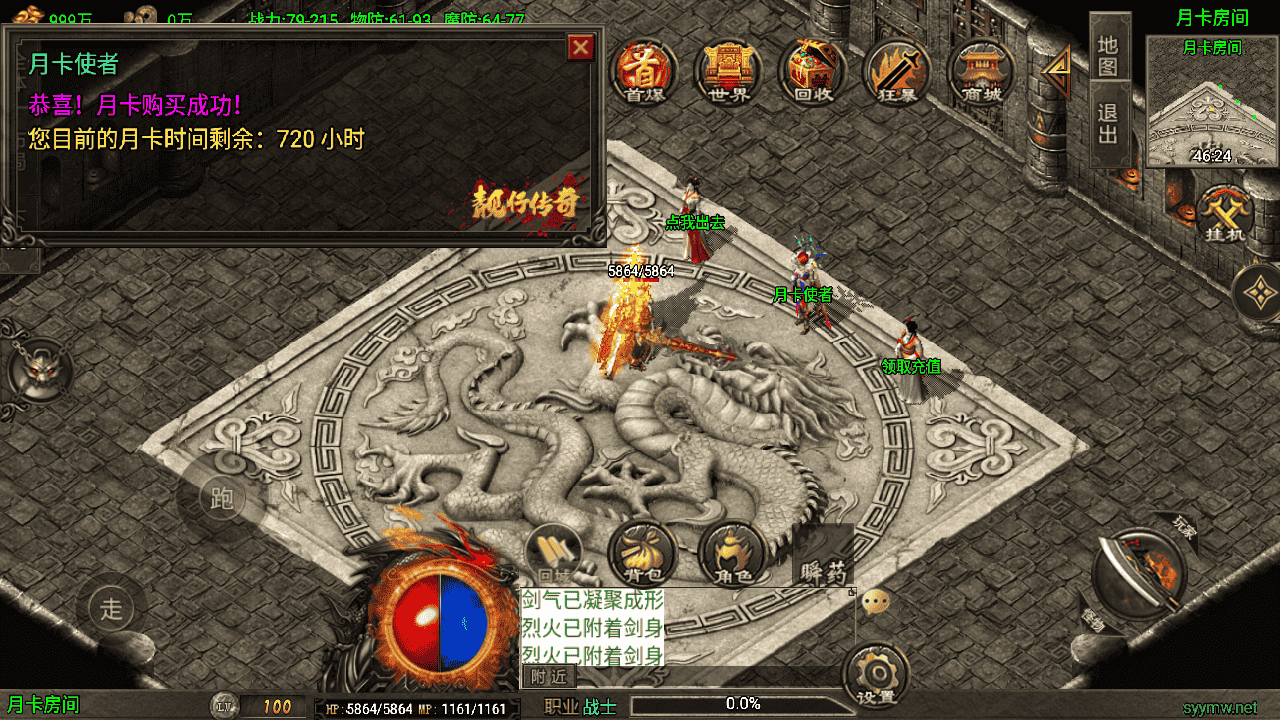Open the 背包 backpack

coord(641,553)
